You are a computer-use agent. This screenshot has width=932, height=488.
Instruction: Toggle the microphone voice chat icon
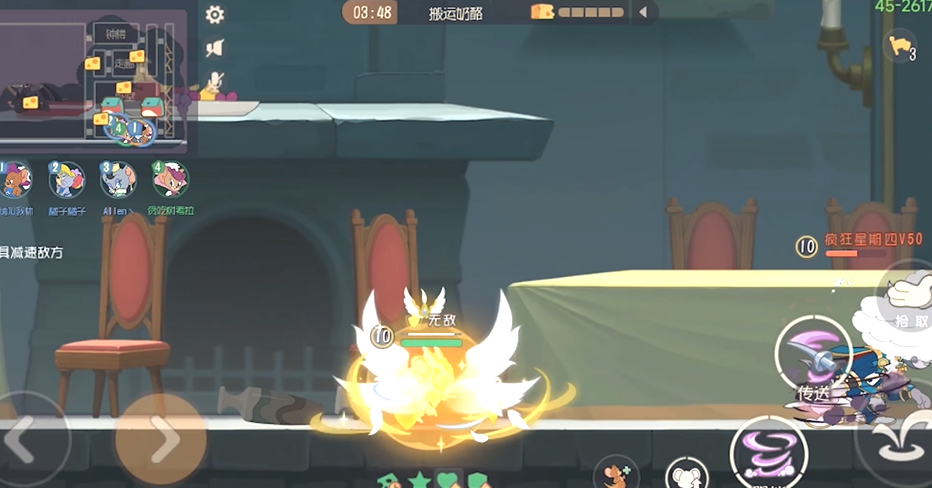coord(214,82)
